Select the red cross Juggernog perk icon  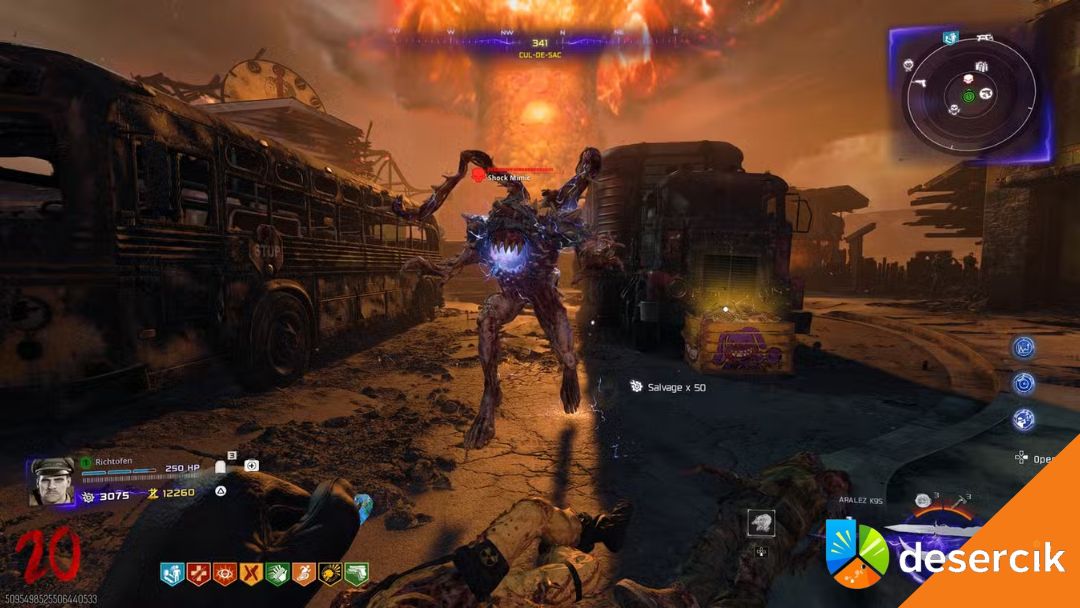coord(198,573)
